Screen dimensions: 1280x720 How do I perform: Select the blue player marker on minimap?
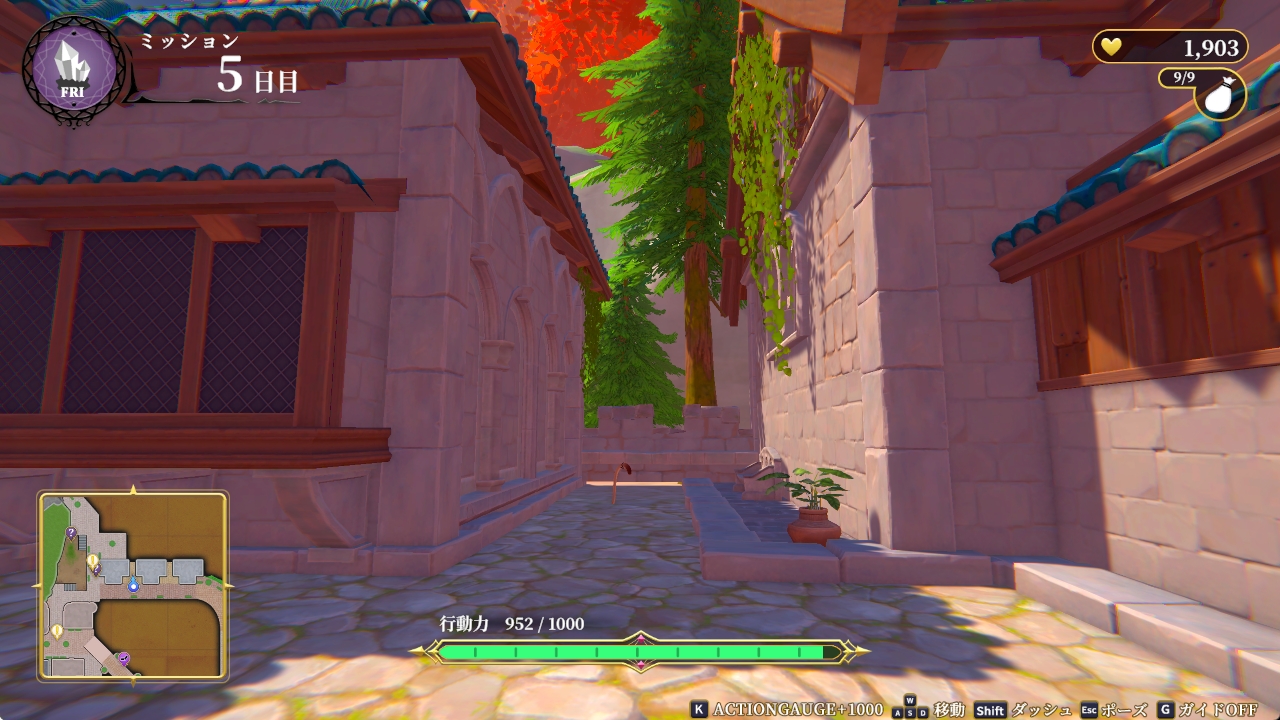tap(133, 585)
